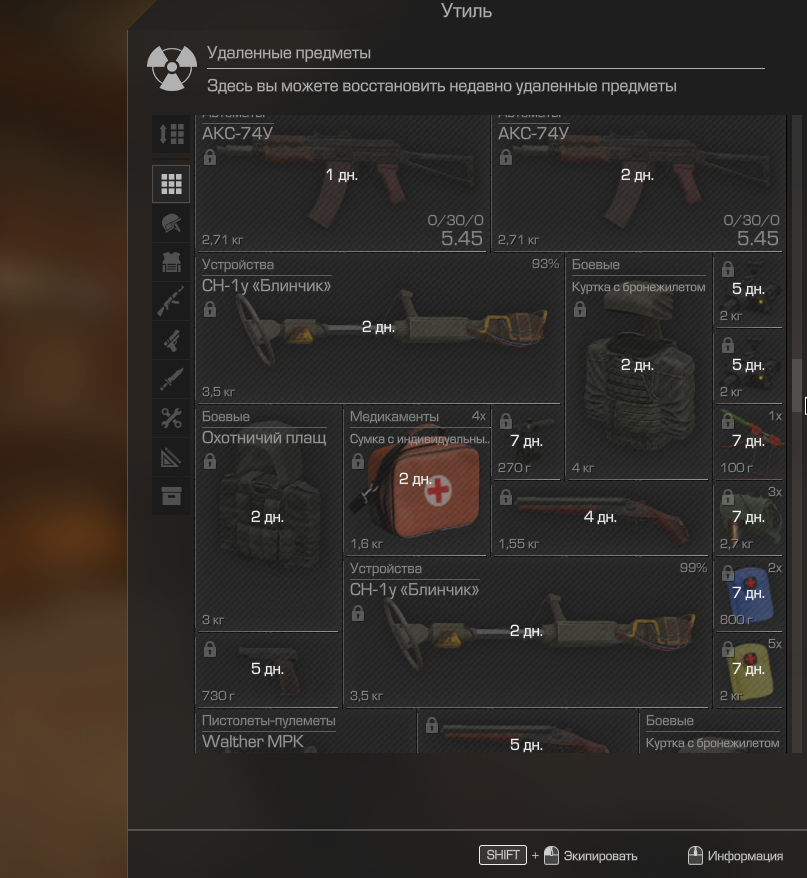Viewport: 807px width, 878px height.
Task: Select the assault rifle category filter
Action: coord(171,301)
